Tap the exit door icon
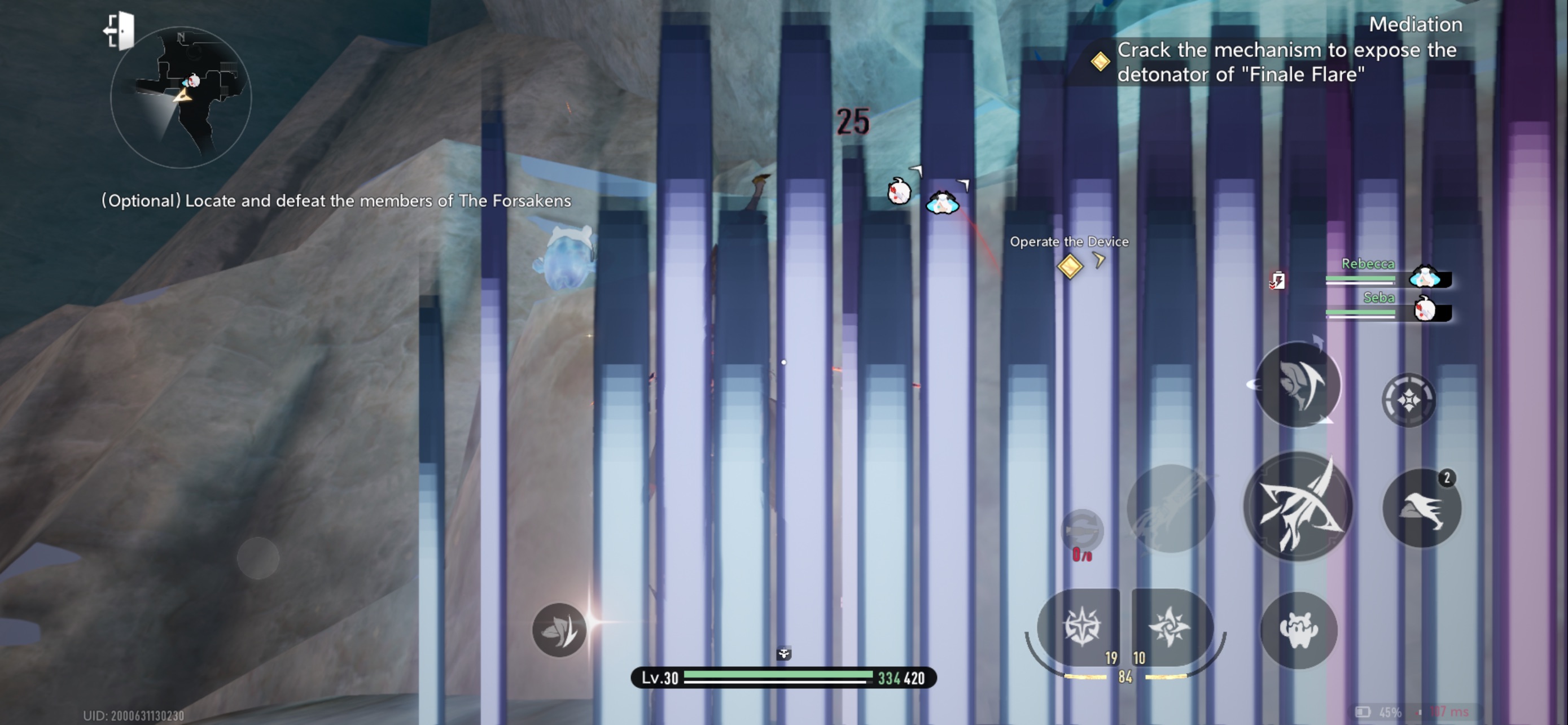 [120, 30]
